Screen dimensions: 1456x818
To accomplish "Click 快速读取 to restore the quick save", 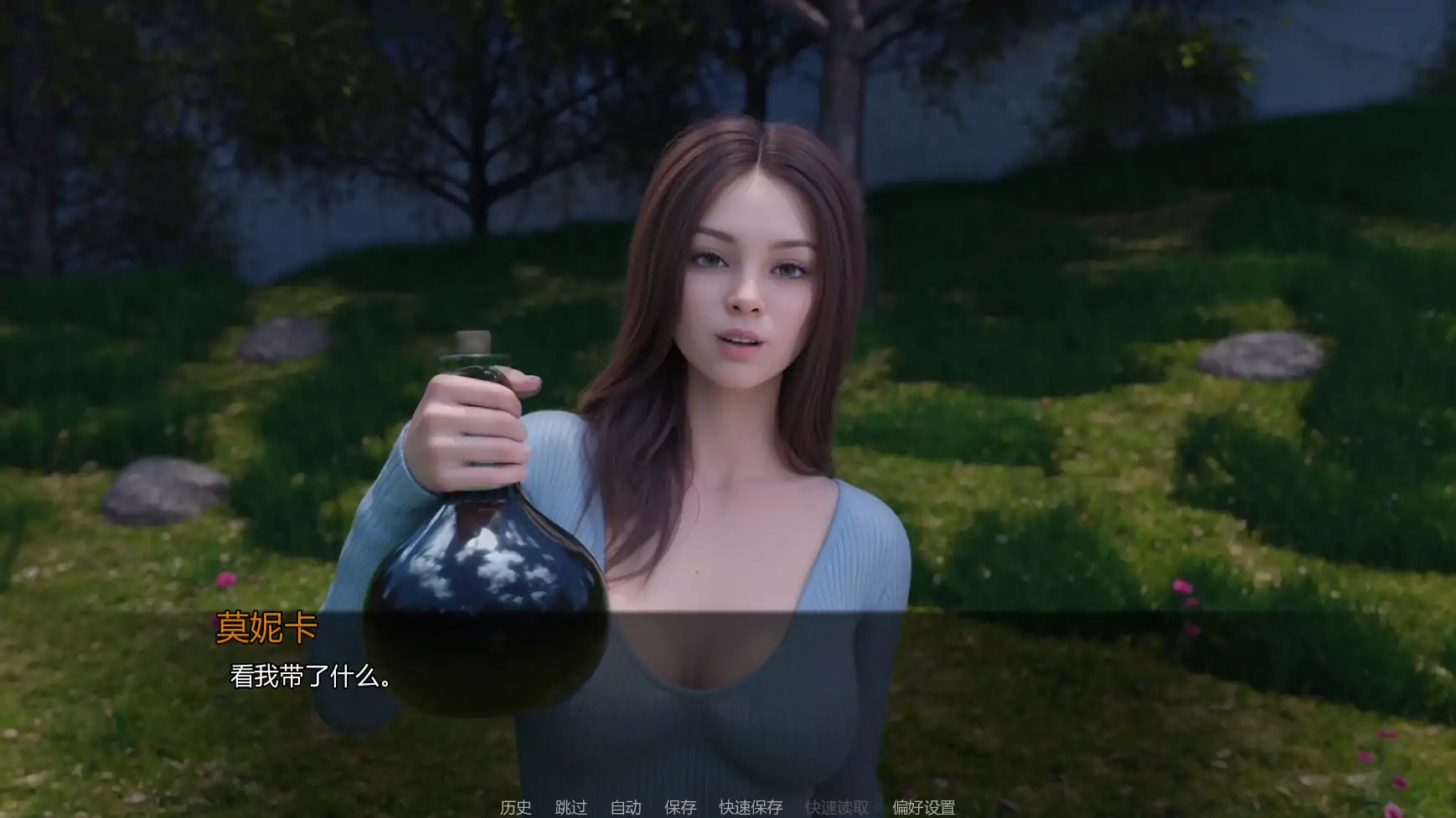I will click(836, 807).
